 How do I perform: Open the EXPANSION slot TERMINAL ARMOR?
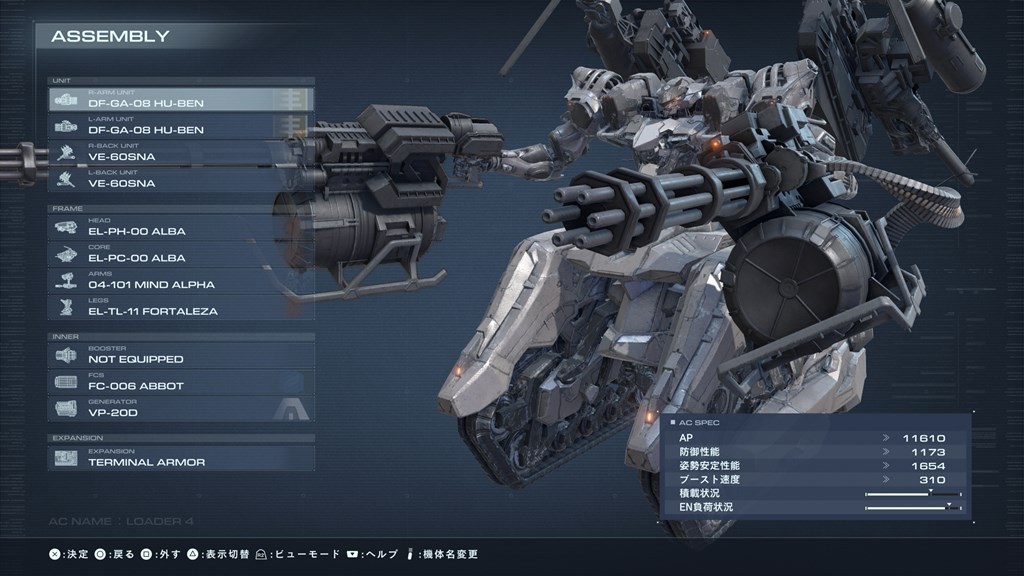pos(180,459)
